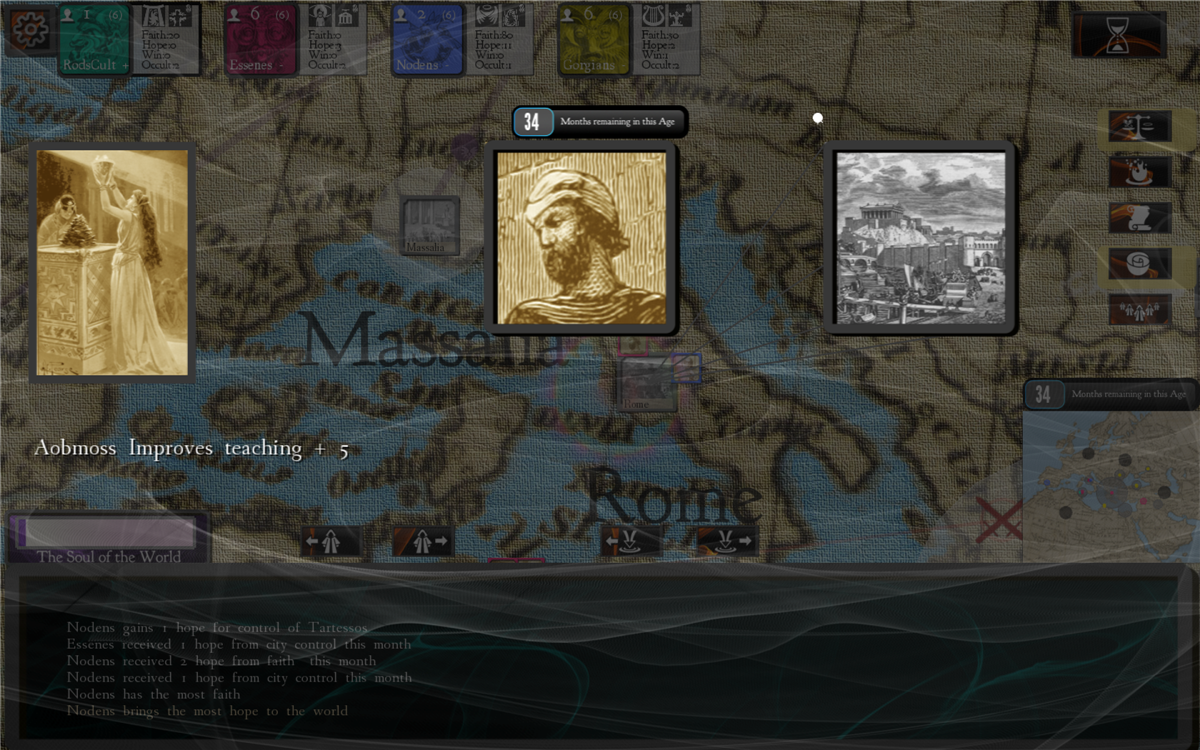Move robed figure left arrow button
Image resolution: width=1200 pixels, height=750 pixels.
click(x=331, y=541)
